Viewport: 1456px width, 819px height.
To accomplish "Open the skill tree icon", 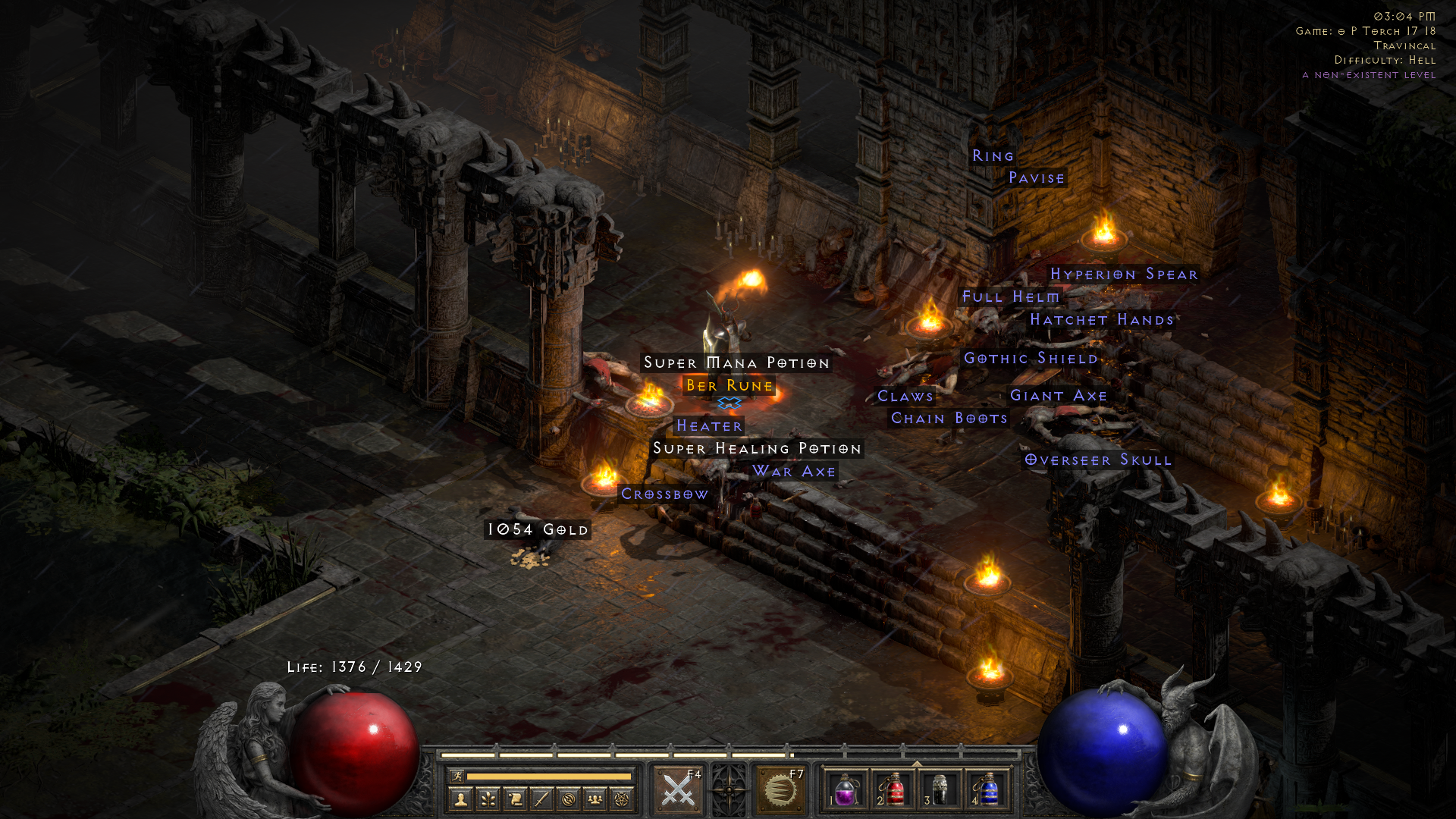I will (x=489, y=800).
